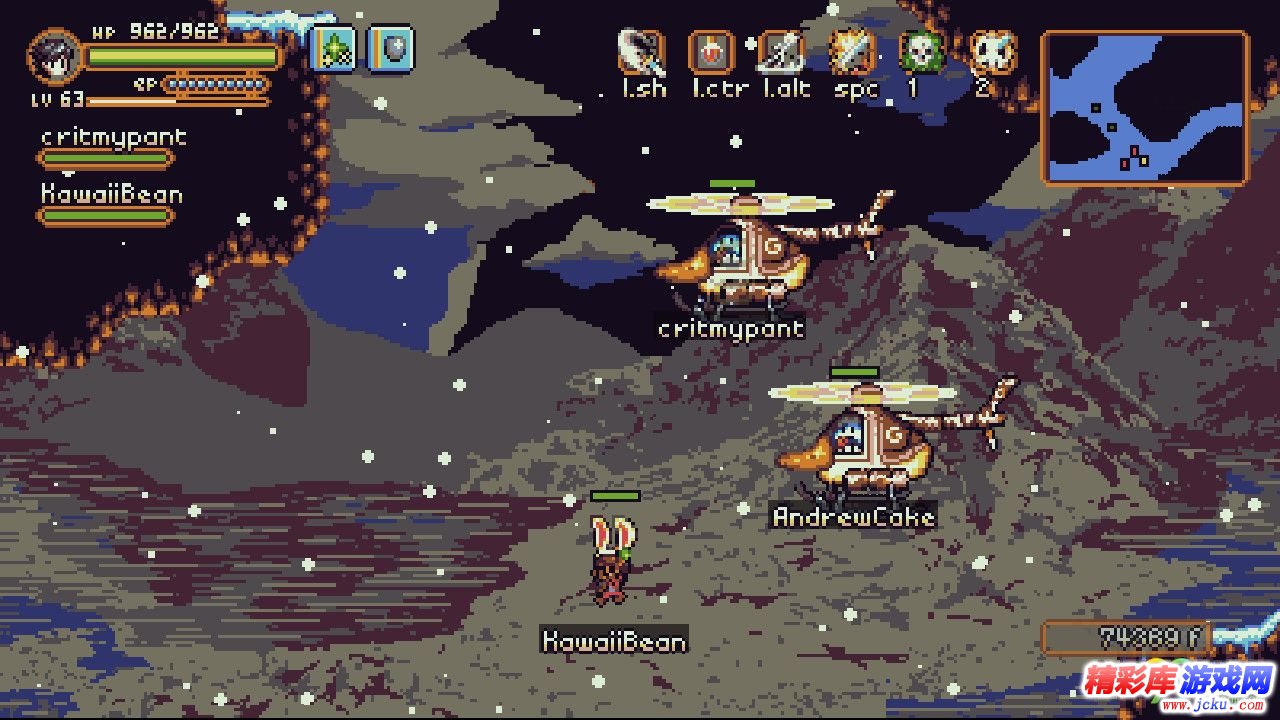Activate the l.alt skill icon
1280x720 pixels.
click(782, 52)
